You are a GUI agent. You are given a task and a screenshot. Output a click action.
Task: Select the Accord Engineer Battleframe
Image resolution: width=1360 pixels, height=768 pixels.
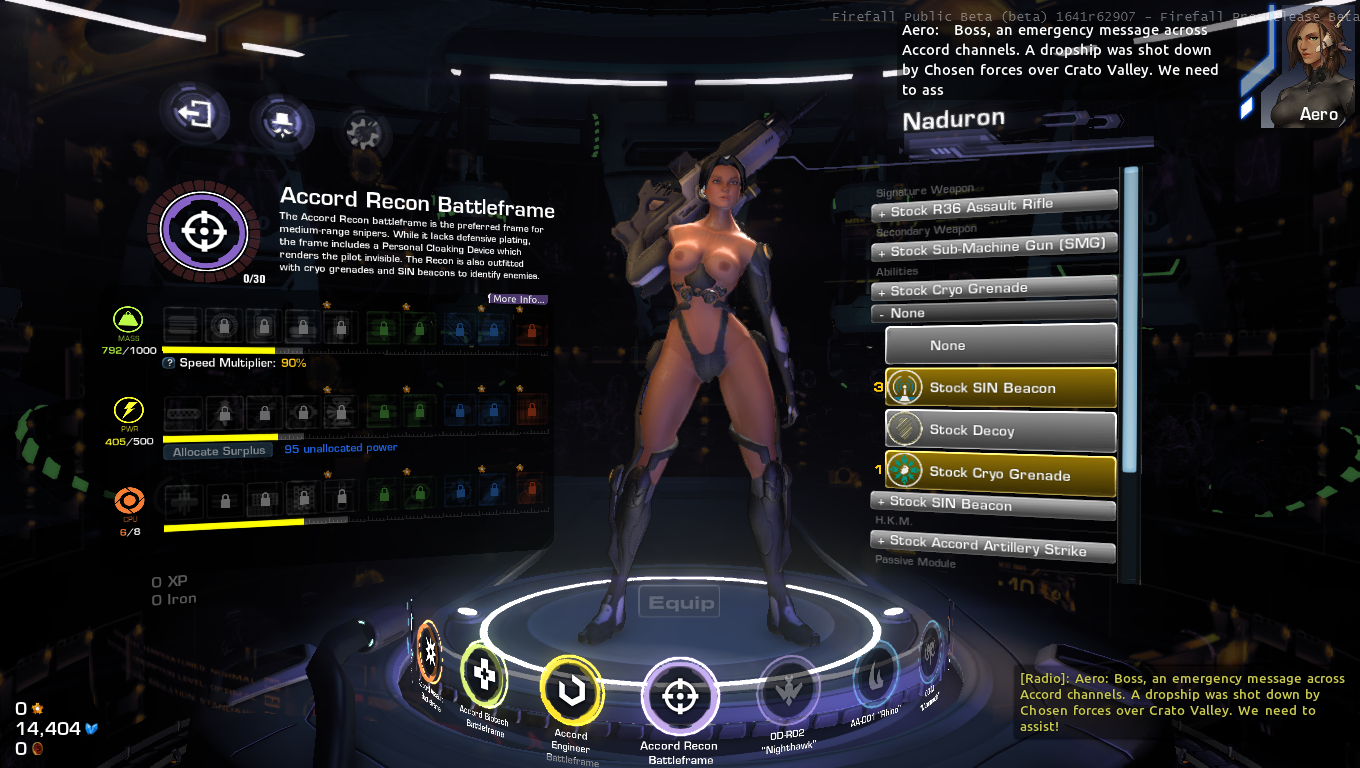point(571,691)
